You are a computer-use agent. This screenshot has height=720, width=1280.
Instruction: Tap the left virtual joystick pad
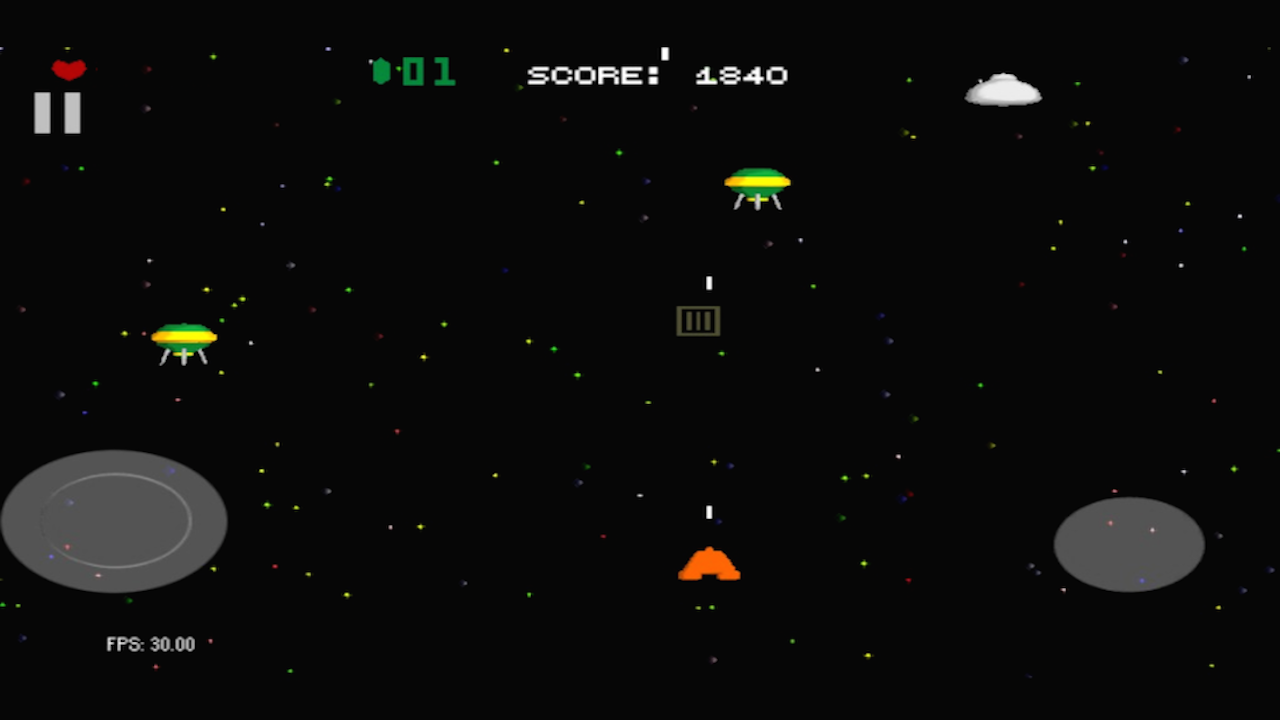115,521
